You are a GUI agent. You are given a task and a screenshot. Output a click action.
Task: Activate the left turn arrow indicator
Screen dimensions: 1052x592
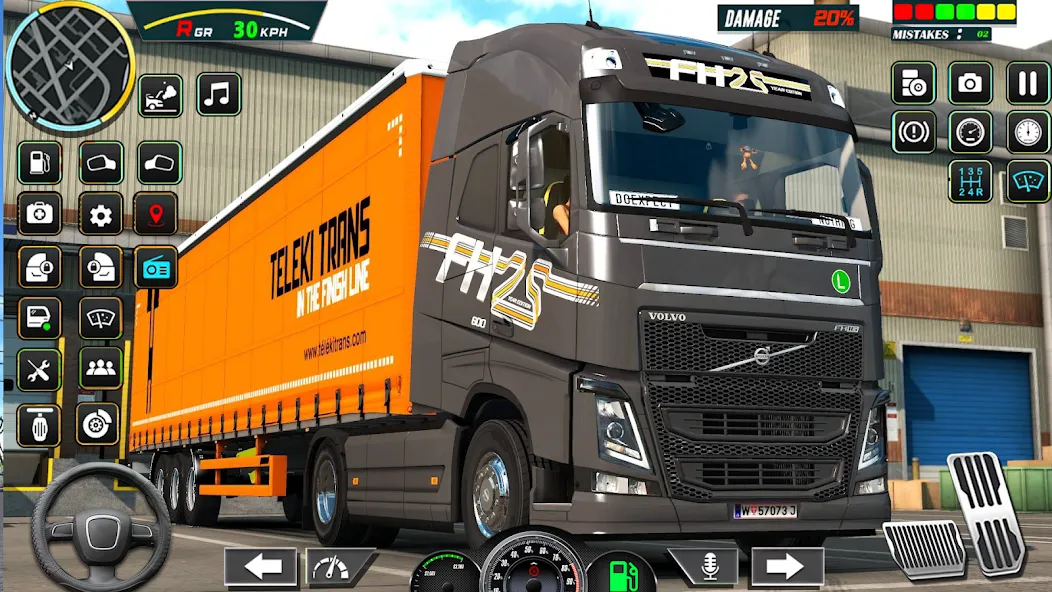pyautogui.click(x=261, y=567)
